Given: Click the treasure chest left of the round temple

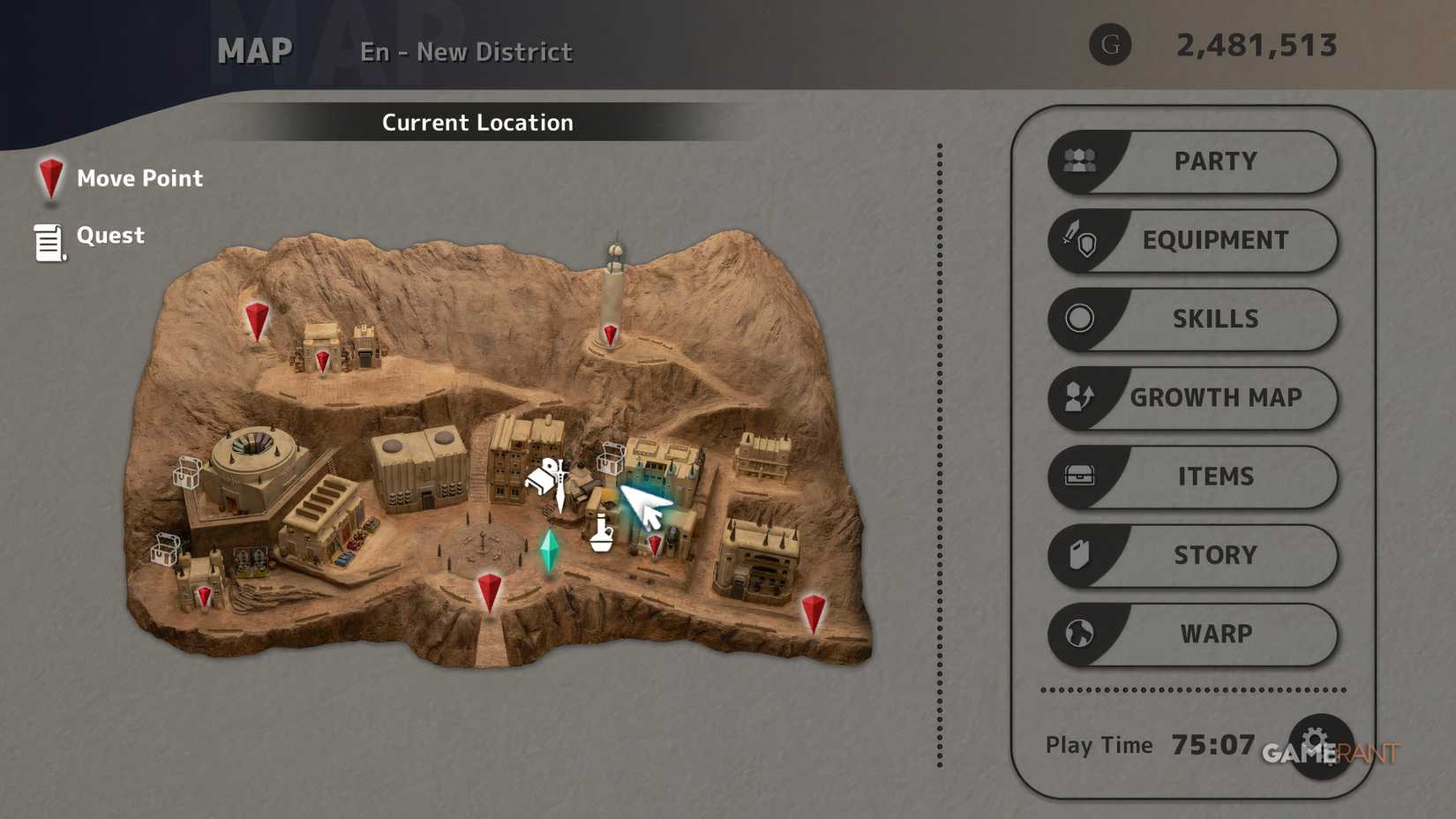Looking at the screenshot, I should [x=185, y=472].
